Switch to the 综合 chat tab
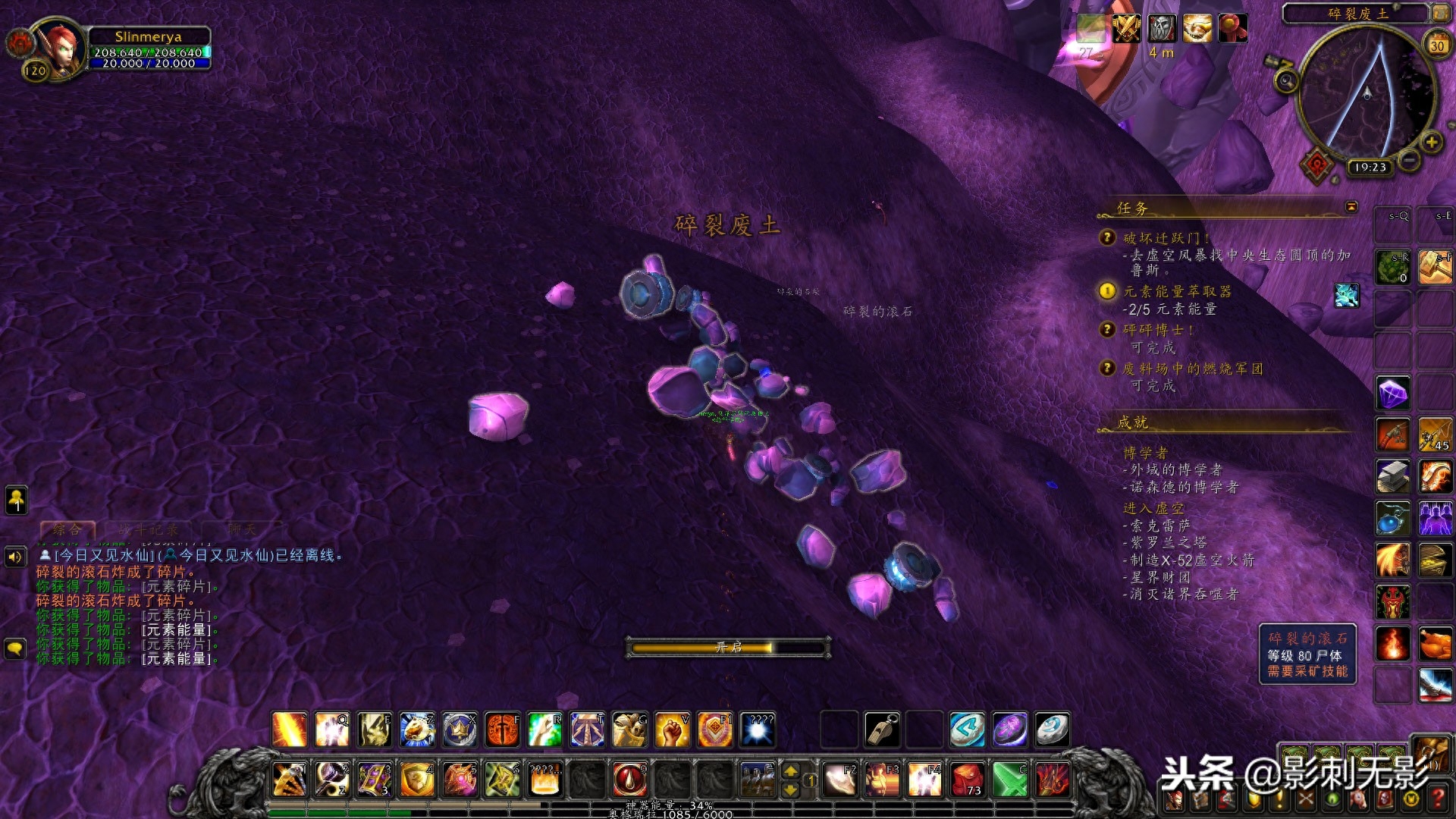Viewport: 1456px width, 819px height. coord(67,529)
